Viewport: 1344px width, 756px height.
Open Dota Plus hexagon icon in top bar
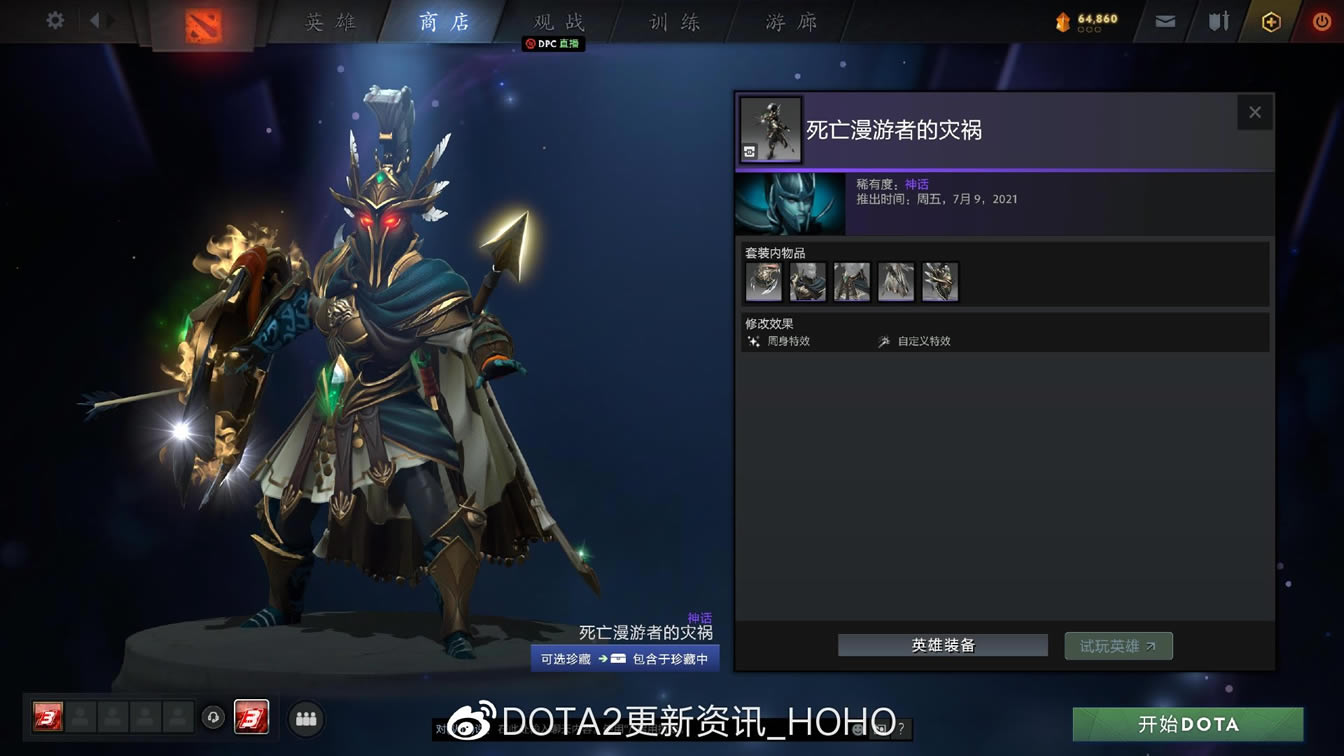pyautogui.click(x=1270, y=21)
